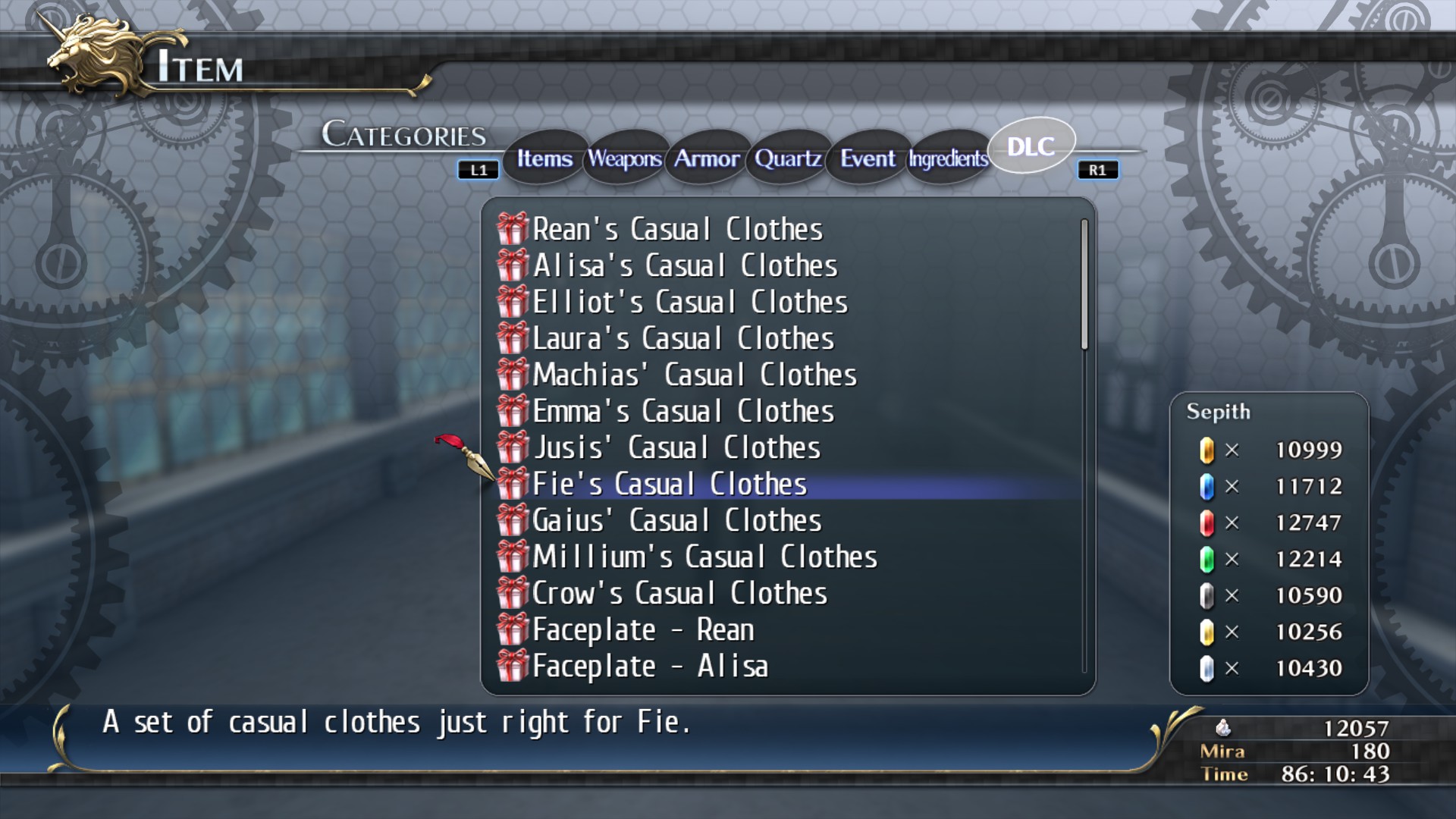
Task: Switch to the Weapons category tab
Action: [x=623, y=159]
